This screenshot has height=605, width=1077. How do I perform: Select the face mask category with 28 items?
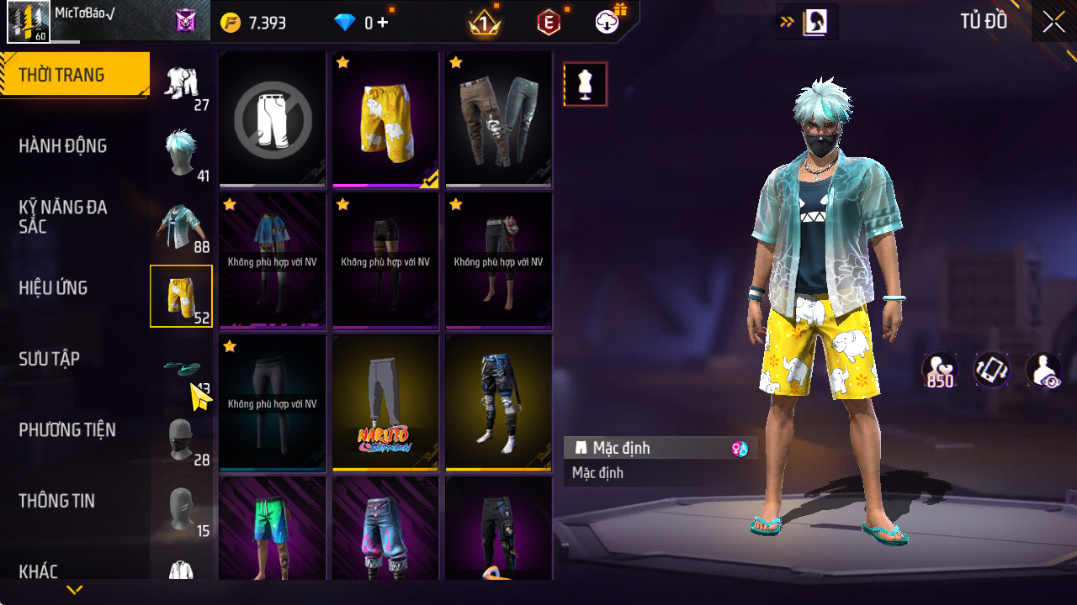182,439
